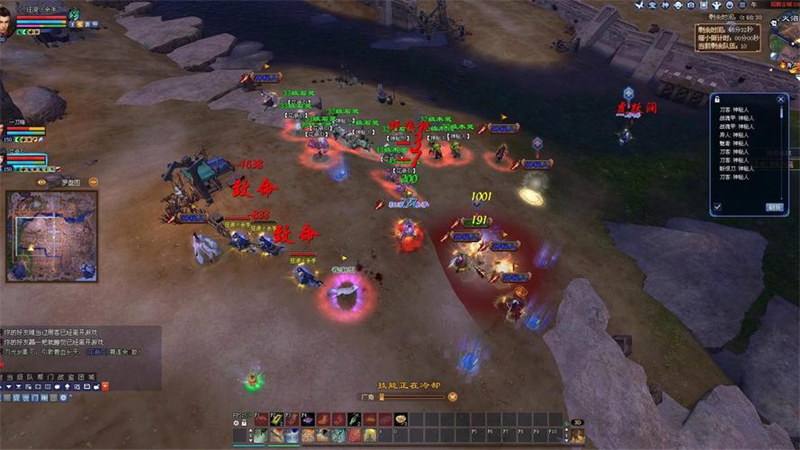Click the orange round button beside camera slider
The width and height of the screenshot is (800, 450).
[452, 396]
